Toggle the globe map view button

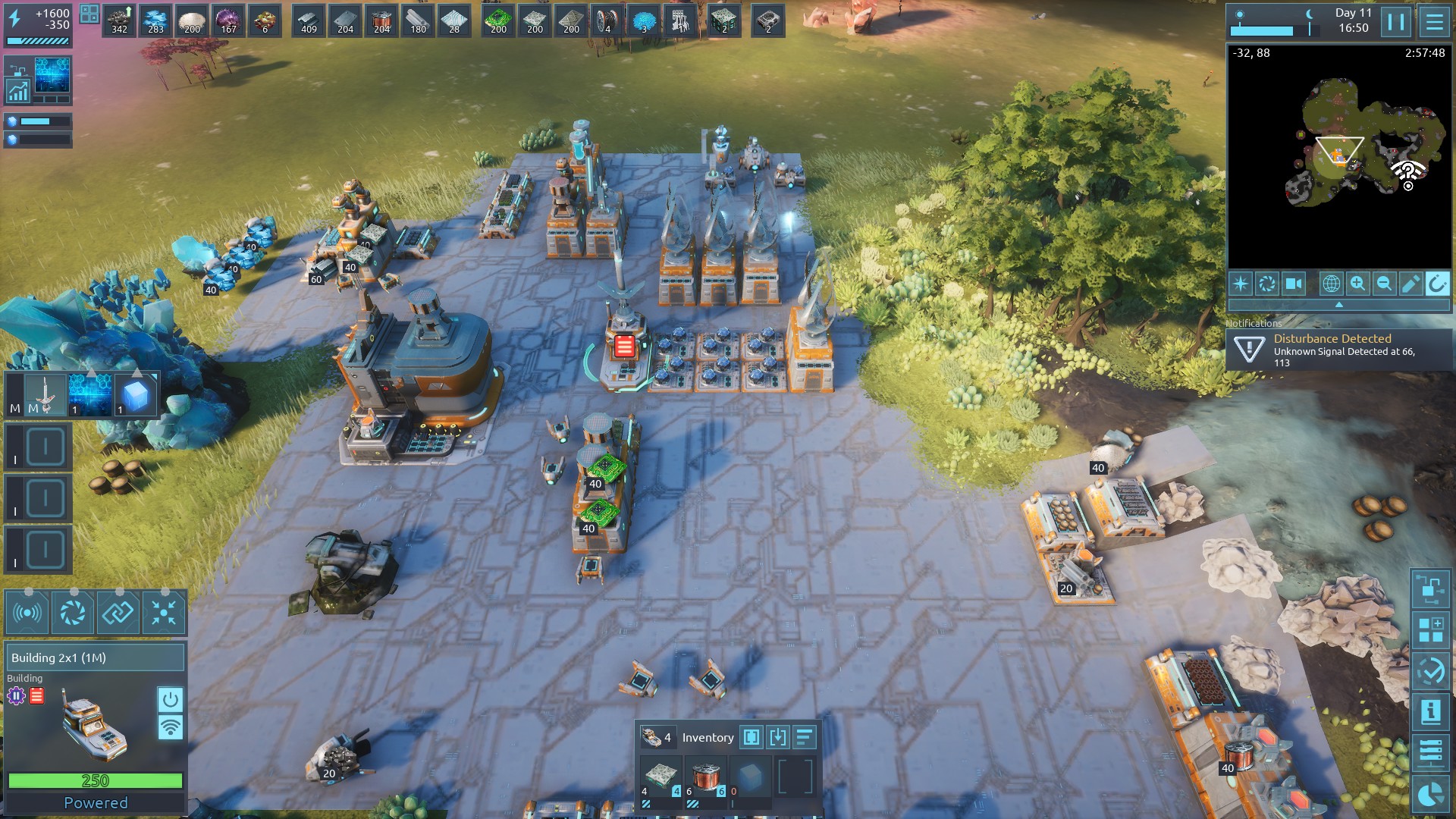(1331, 284)
